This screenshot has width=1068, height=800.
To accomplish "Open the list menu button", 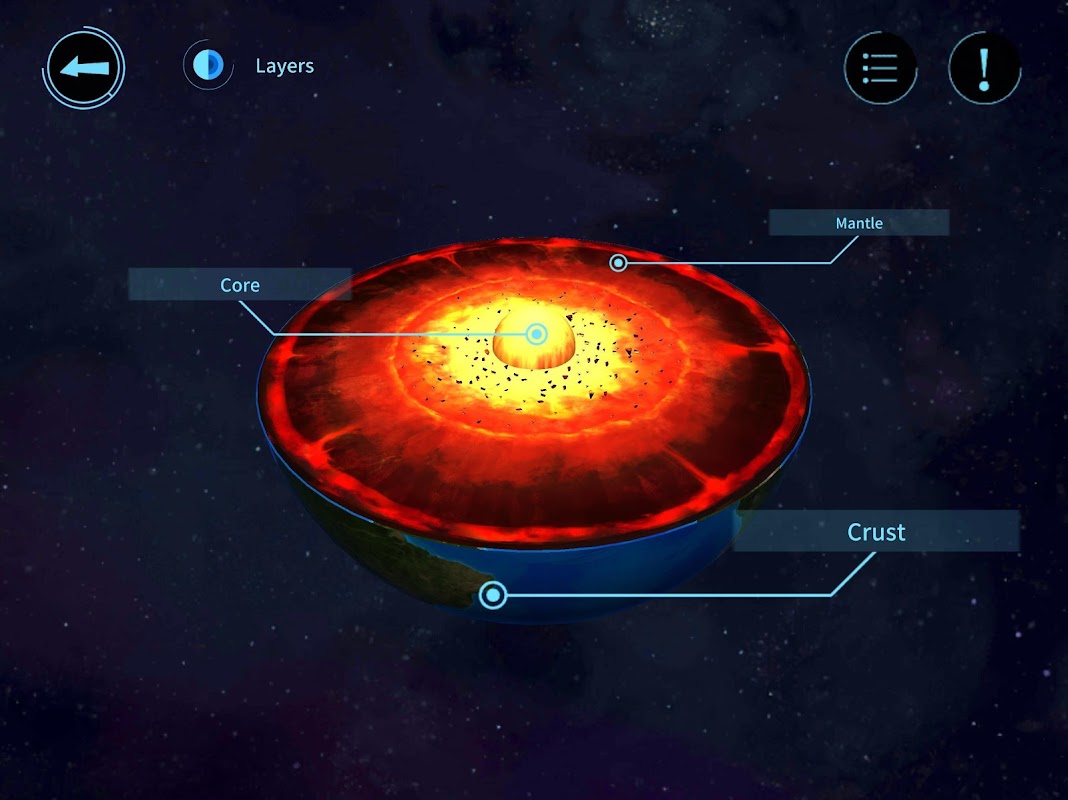I will click(x=880, y=68).
